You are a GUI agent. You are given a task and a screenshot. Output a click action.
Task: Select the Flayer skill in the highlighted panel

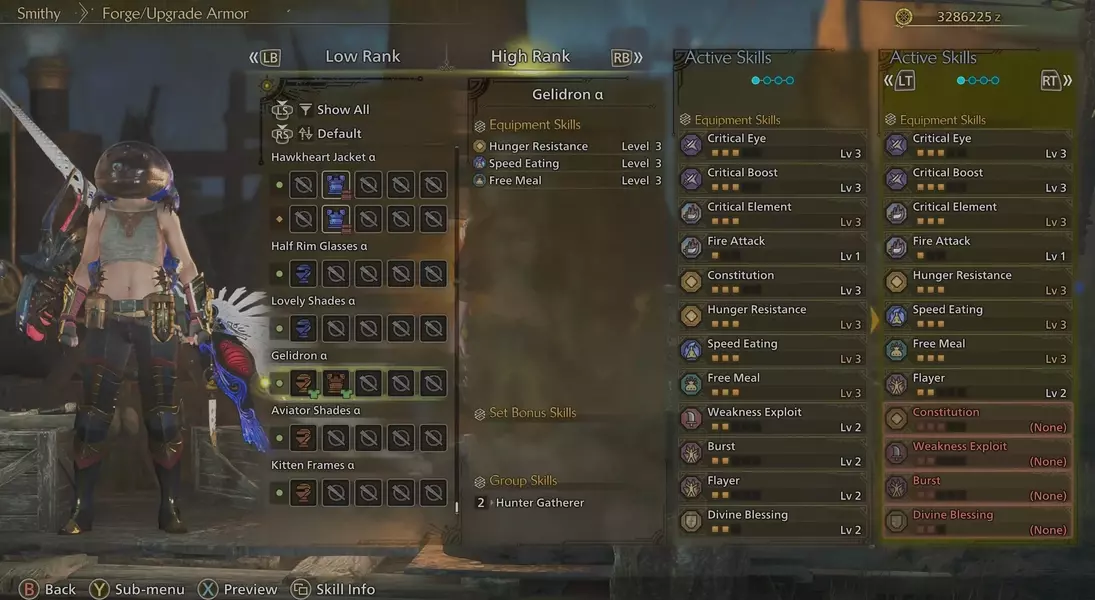(x=977, y=385)
